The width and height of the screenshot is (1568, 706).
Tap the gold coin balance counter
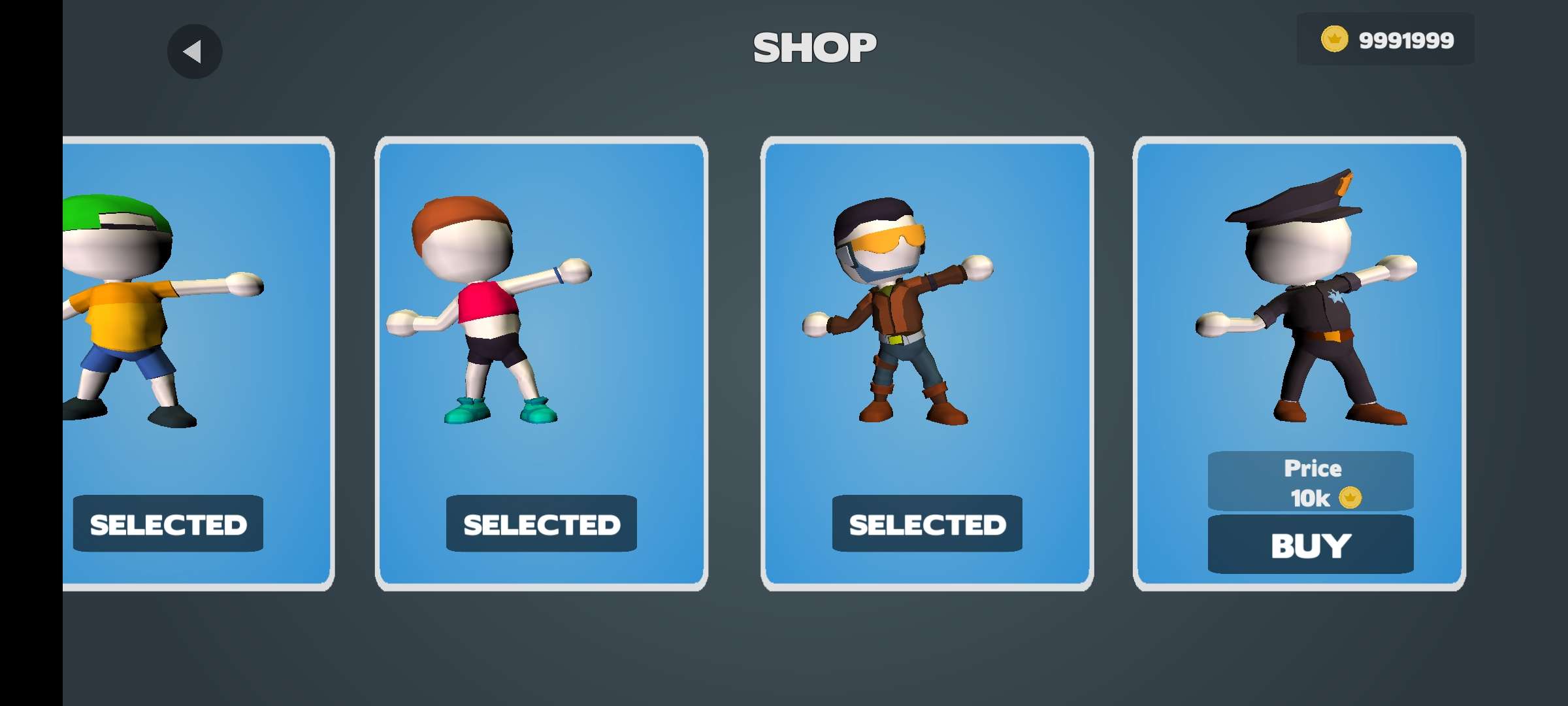(x=1386, y=40)
